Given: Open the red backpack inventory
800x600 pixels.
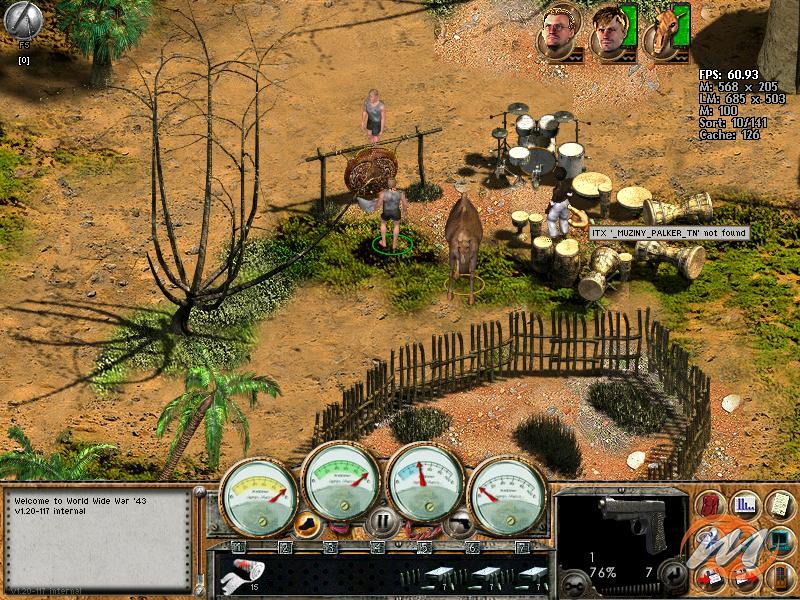Looking at the screenshot, I should tap(712, 502).
